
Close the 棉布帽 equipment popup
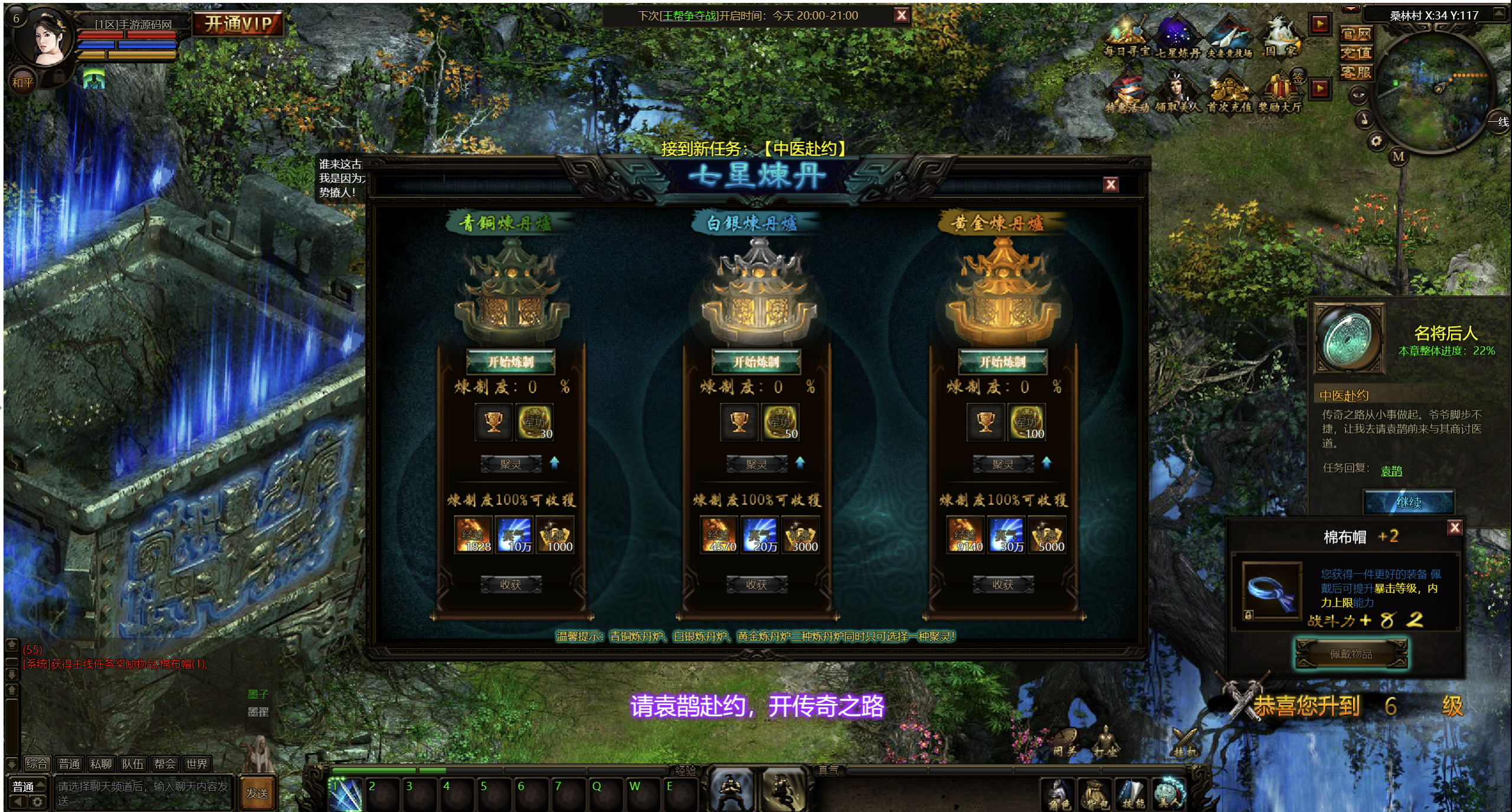[1455, 527]
